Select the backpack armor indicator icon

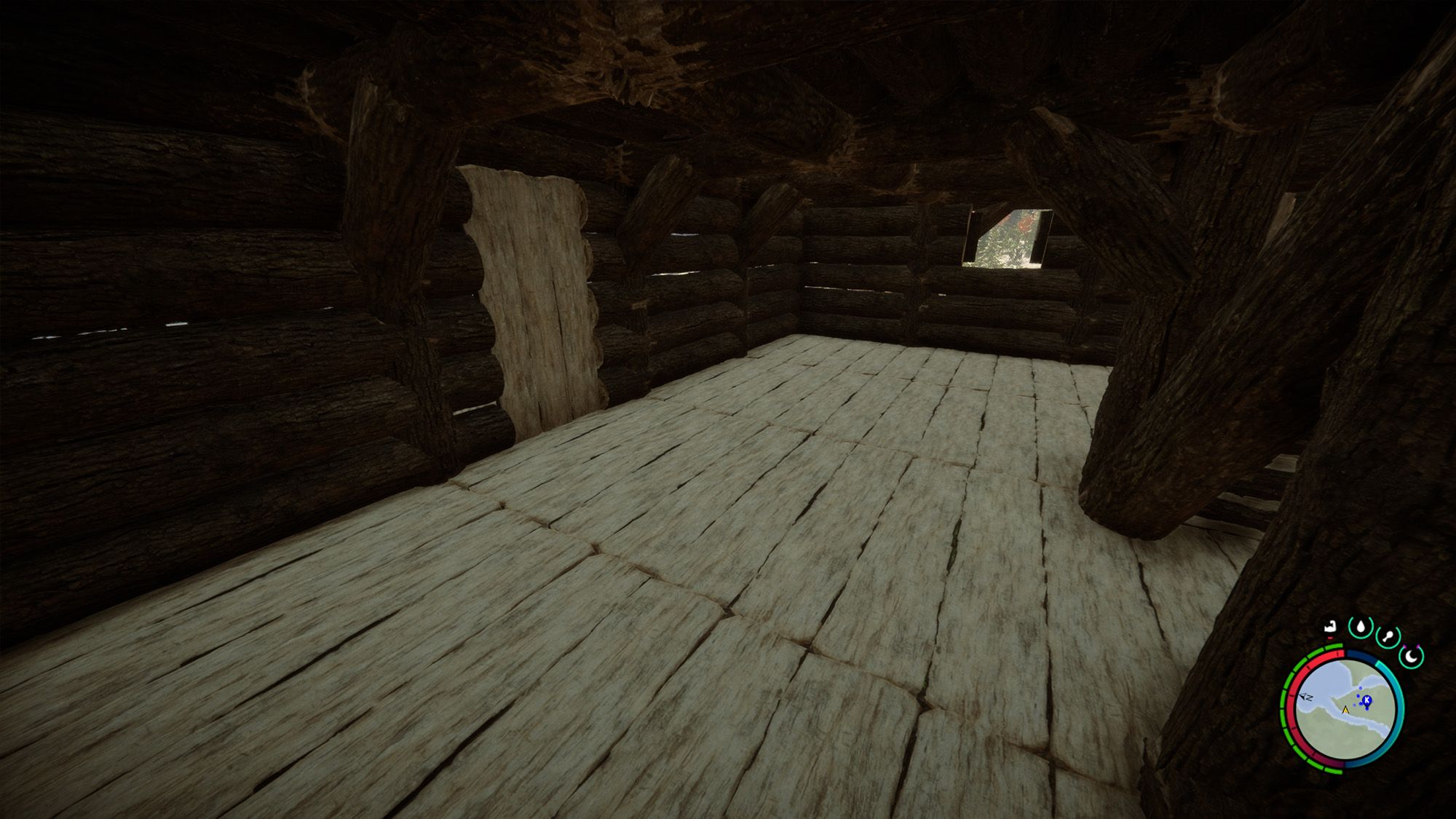point(1332,626)
